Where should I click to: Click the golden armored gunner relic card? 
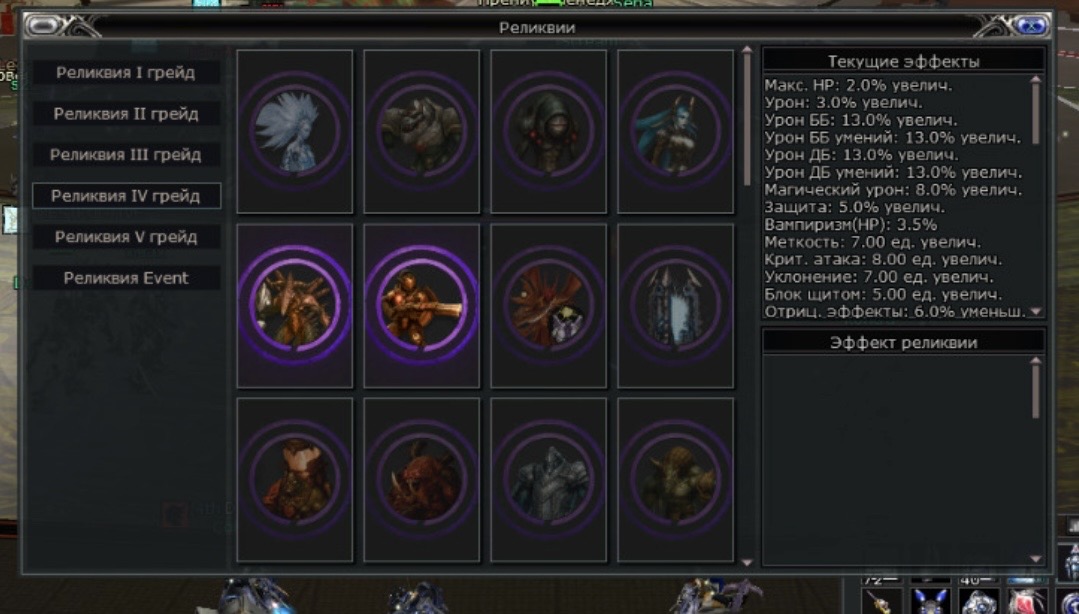(x=422, y=305)
